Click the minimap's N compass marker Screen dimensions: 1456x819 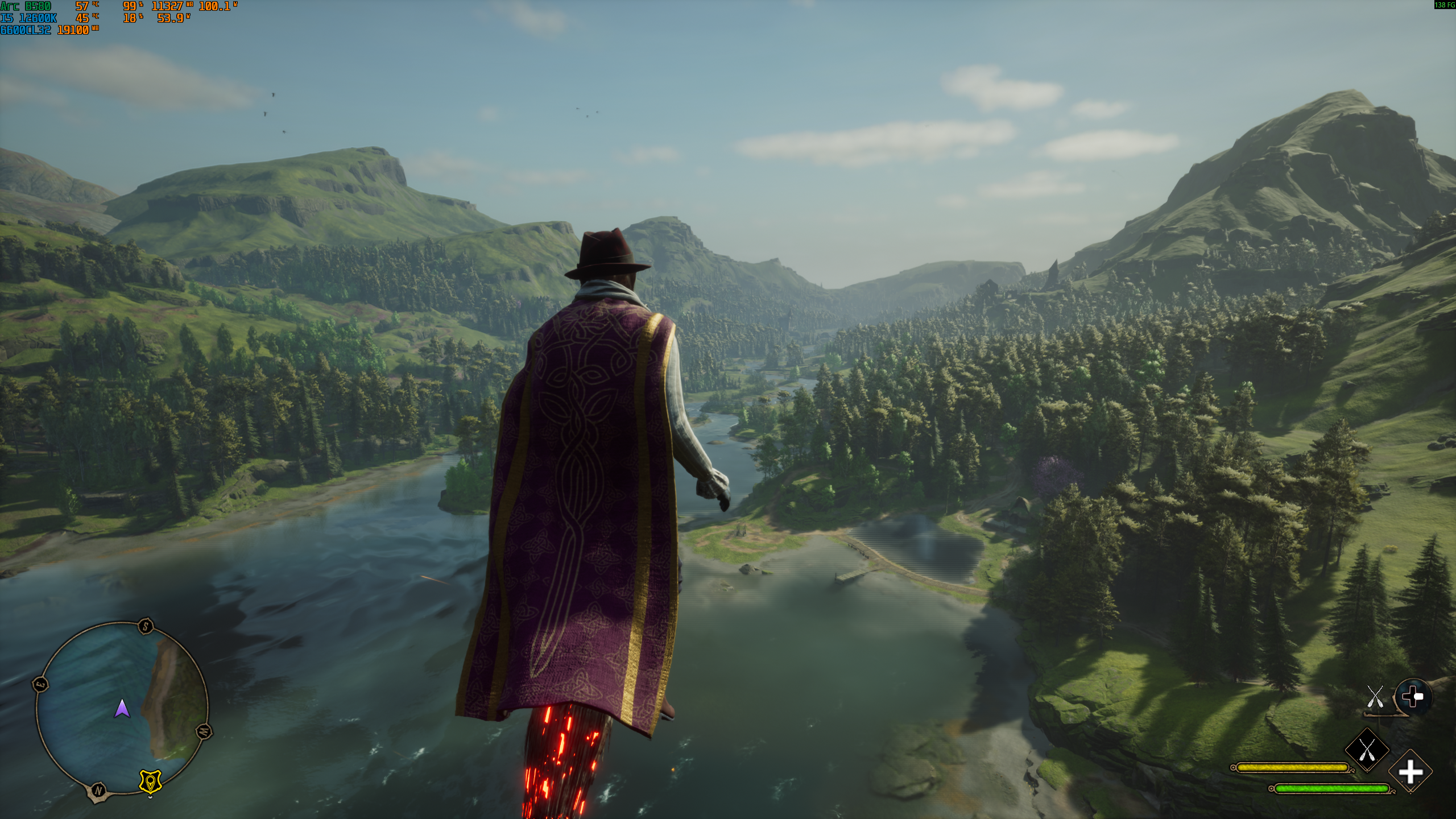(x=98, y=790)
